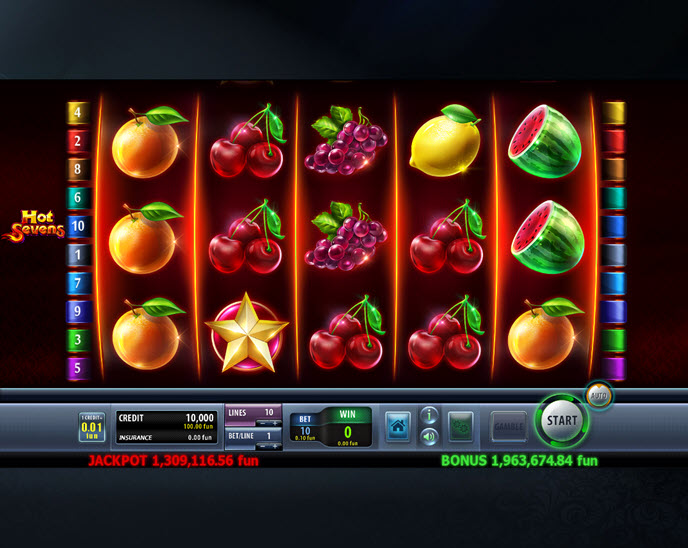Click the GAMBLE button
The width and height of the screenshot is (688, 548).
(508, 427)
